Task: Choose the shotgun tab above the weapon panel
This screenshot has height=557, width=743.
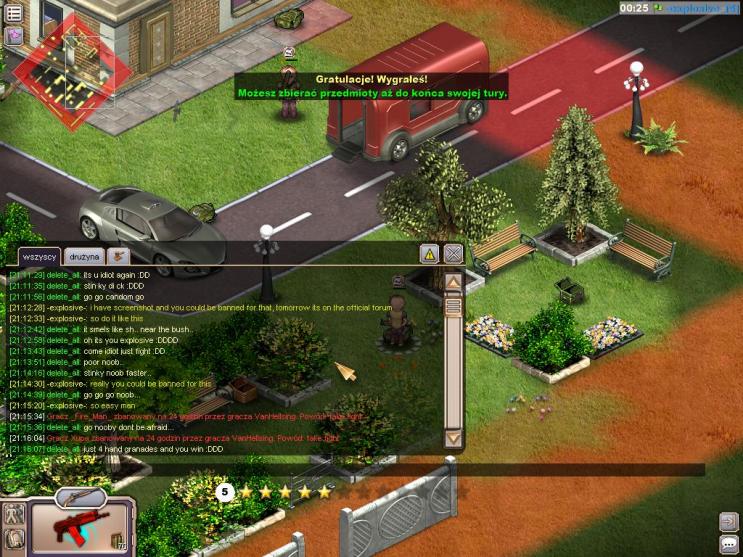Action: (79, 495)
